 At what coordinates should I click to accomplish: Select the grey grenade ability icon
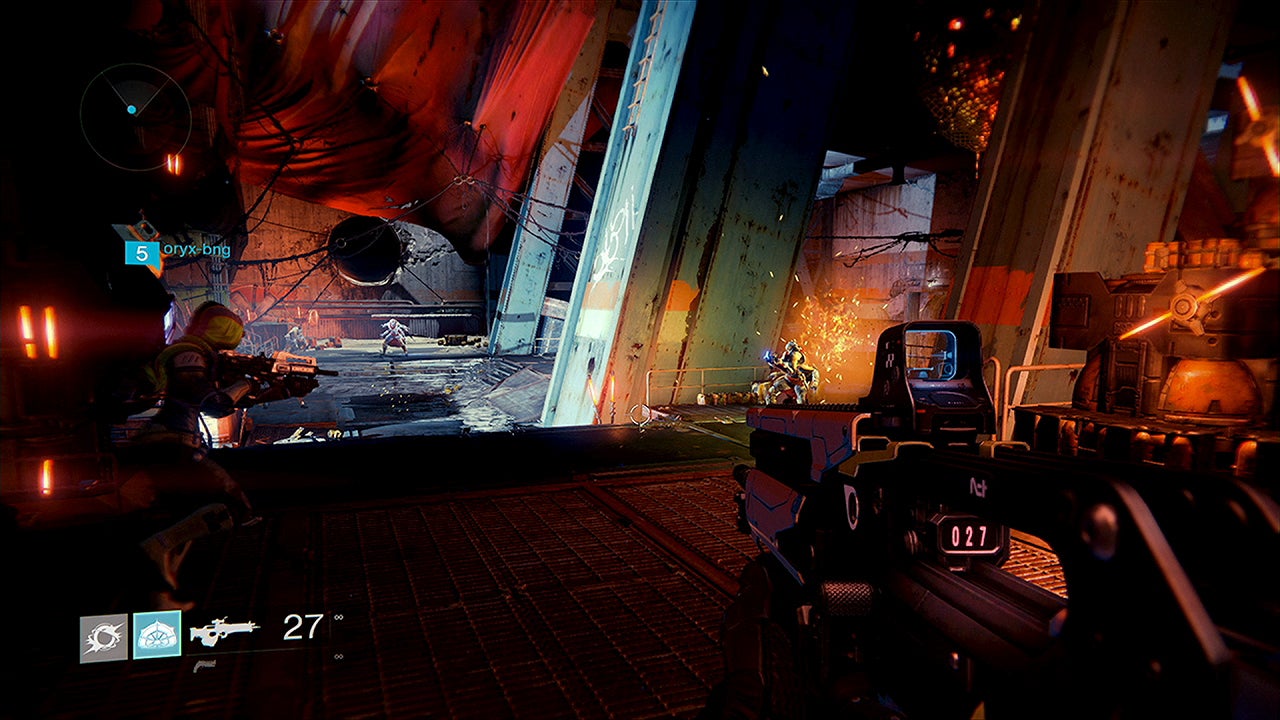[104, 638]
